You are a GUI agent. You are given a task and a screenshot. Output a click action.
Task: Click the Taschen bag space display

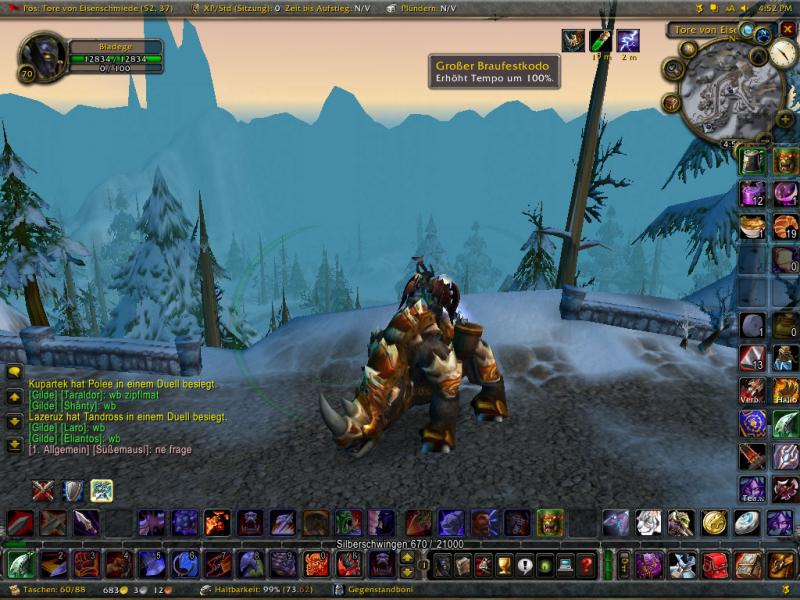(56, 591)
